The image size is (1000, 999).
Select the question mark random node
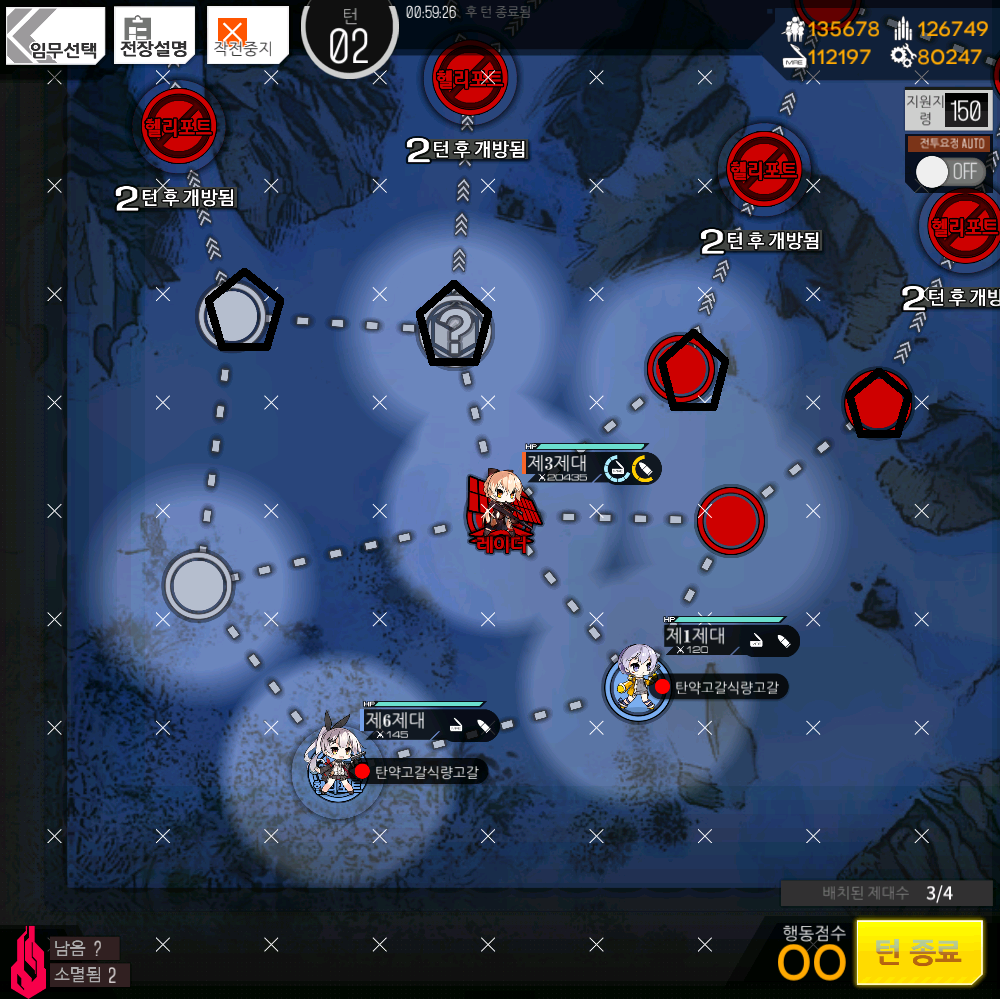pos(455,325)
